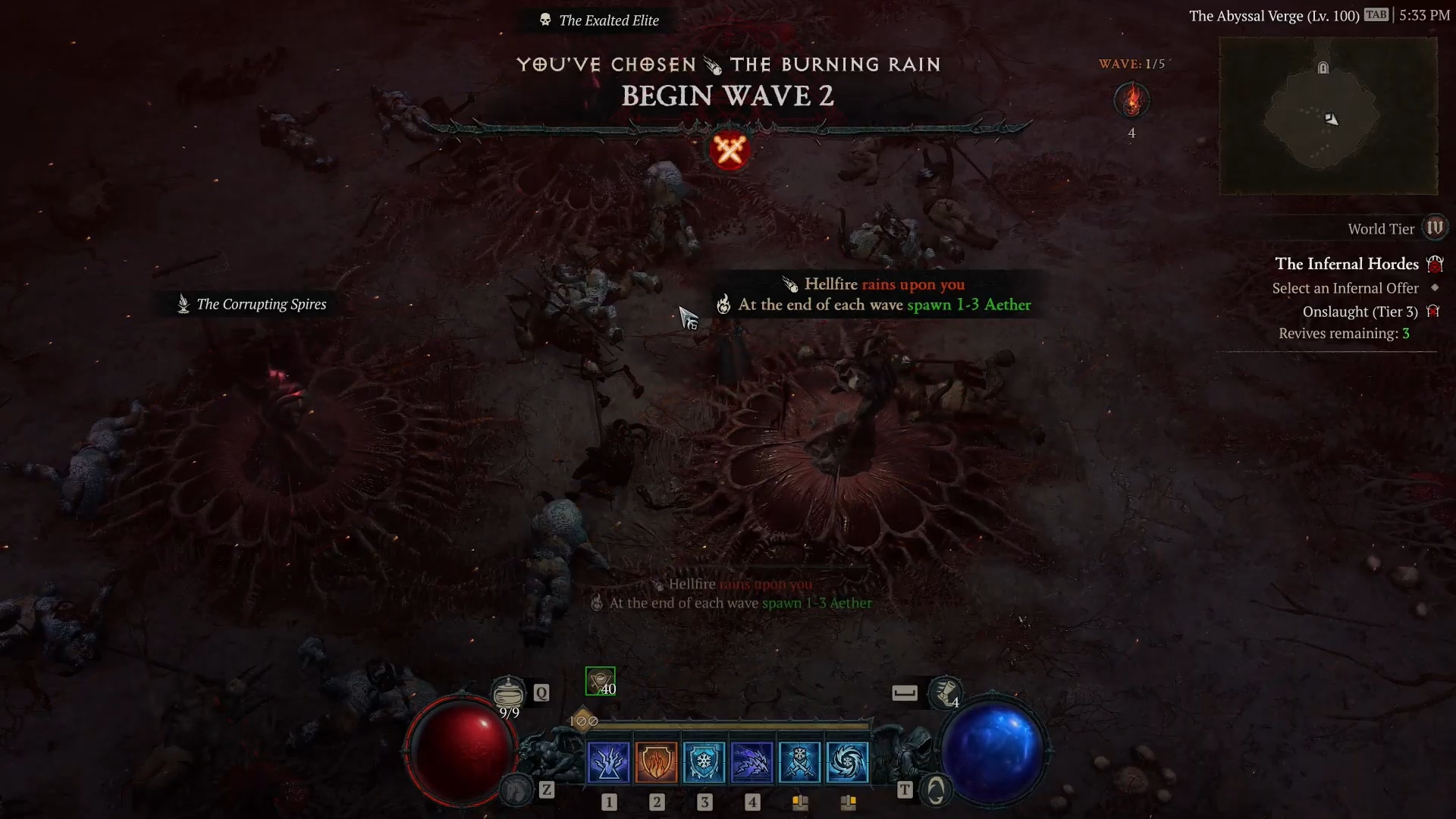
Task: Activate the Flame Shield skill on slot 2
Action: 657,762
